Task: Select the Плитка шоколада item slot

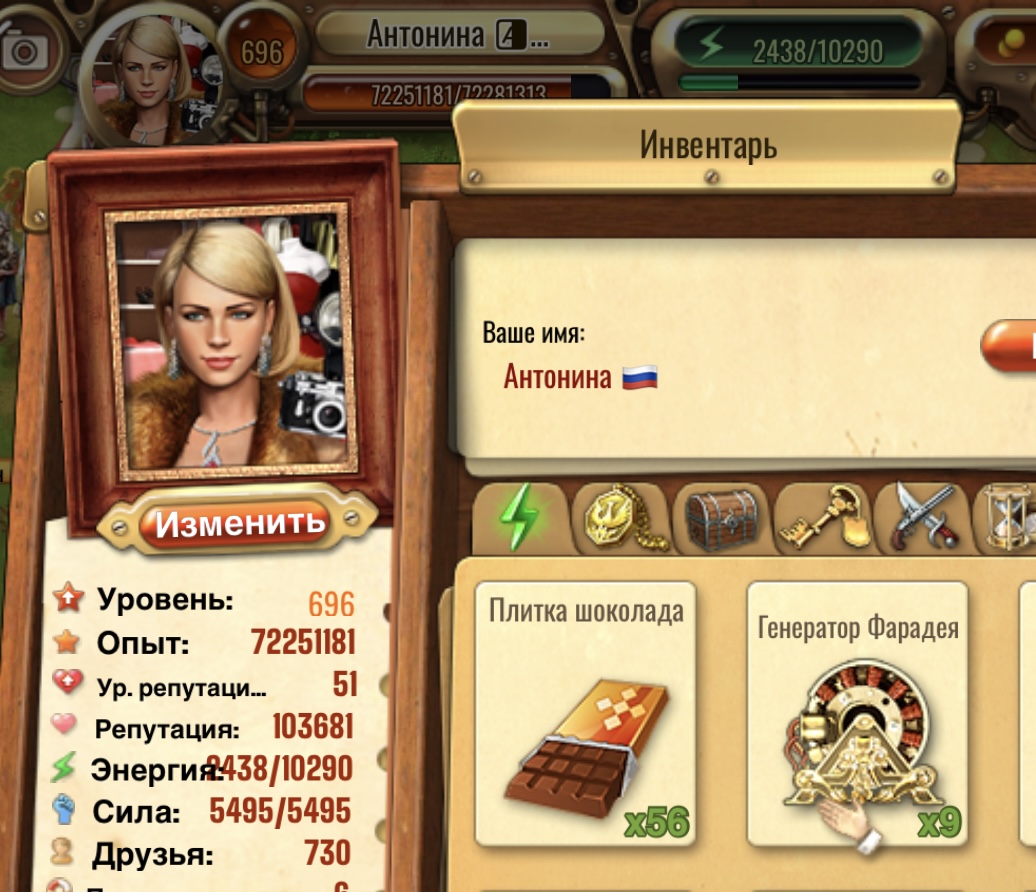Action: click(x=586, y=712)
